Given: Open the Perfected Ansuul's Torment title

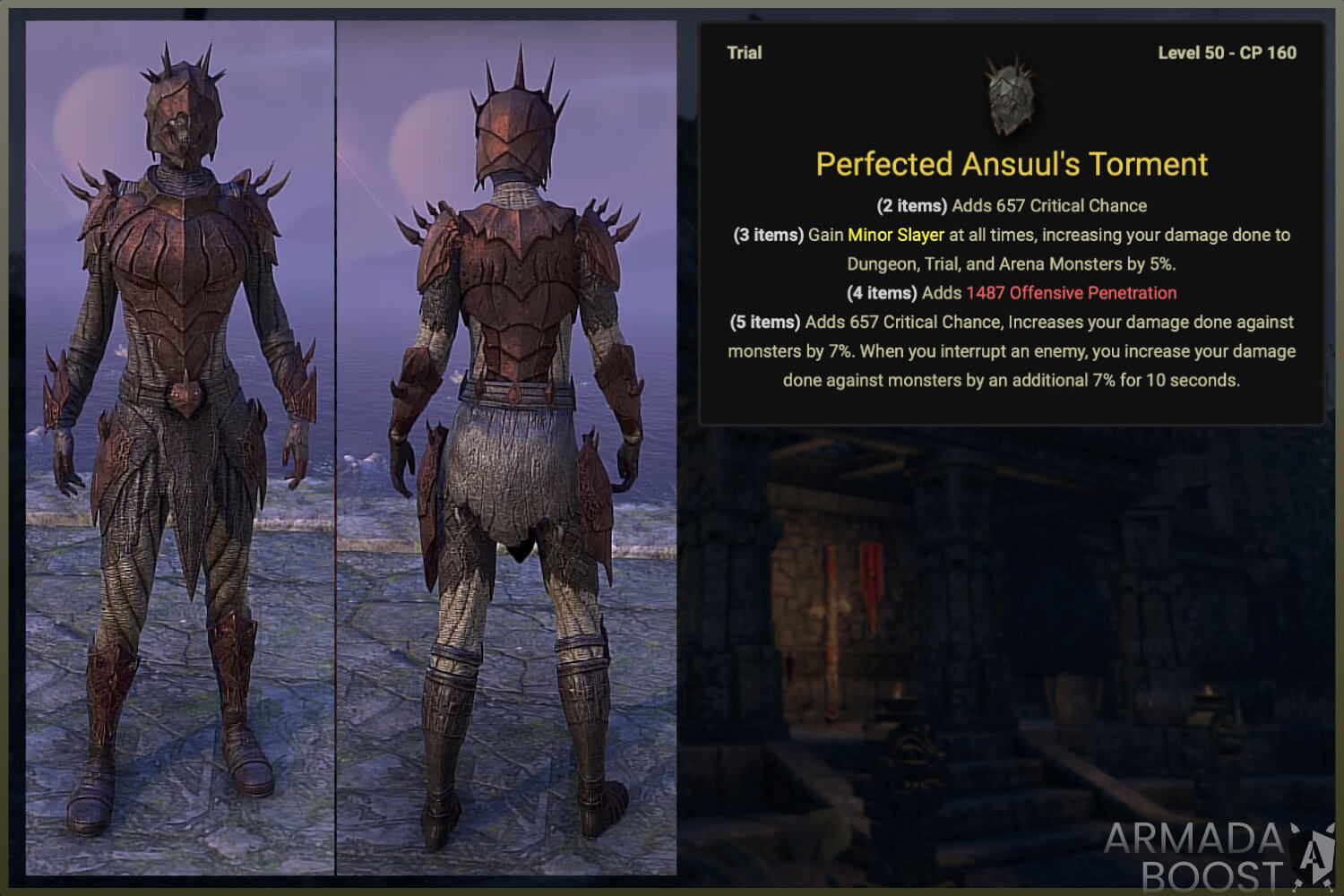Looking at the screenshot, I should 1011,164.
